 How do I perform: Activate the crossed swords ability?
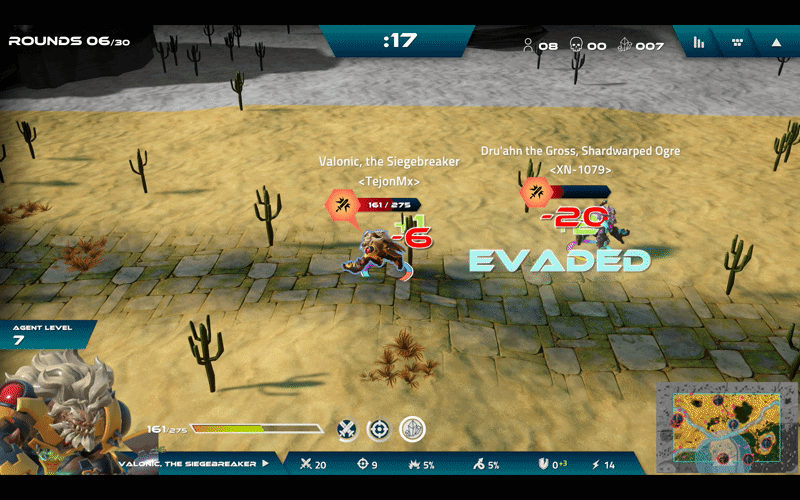coord(347,430)
